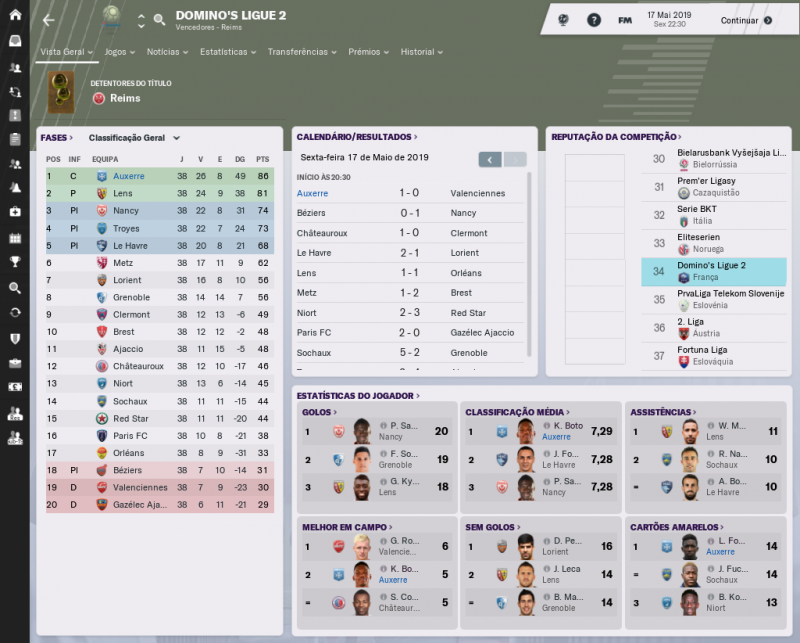The height and width of the screenshot is (643, 800).
Task: Select Auxerre in the league table
Action: click(x=128, y=176)
